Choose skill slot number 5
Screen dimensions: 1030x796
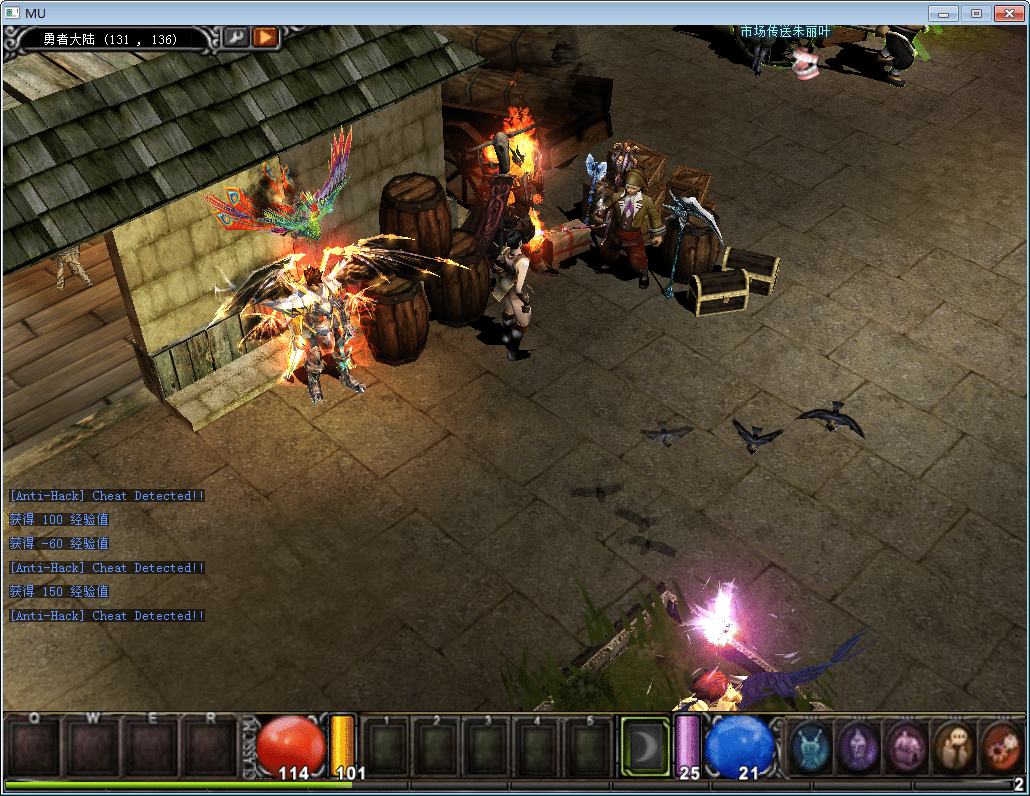click(x=590, y=748)
